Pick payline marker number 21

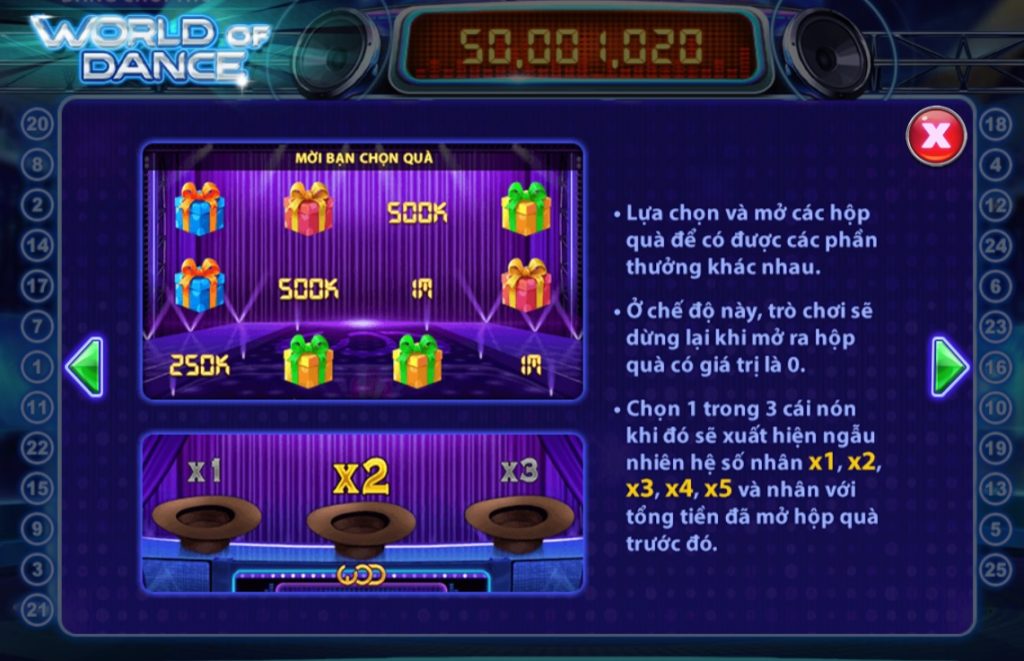[x=37, y=610]
